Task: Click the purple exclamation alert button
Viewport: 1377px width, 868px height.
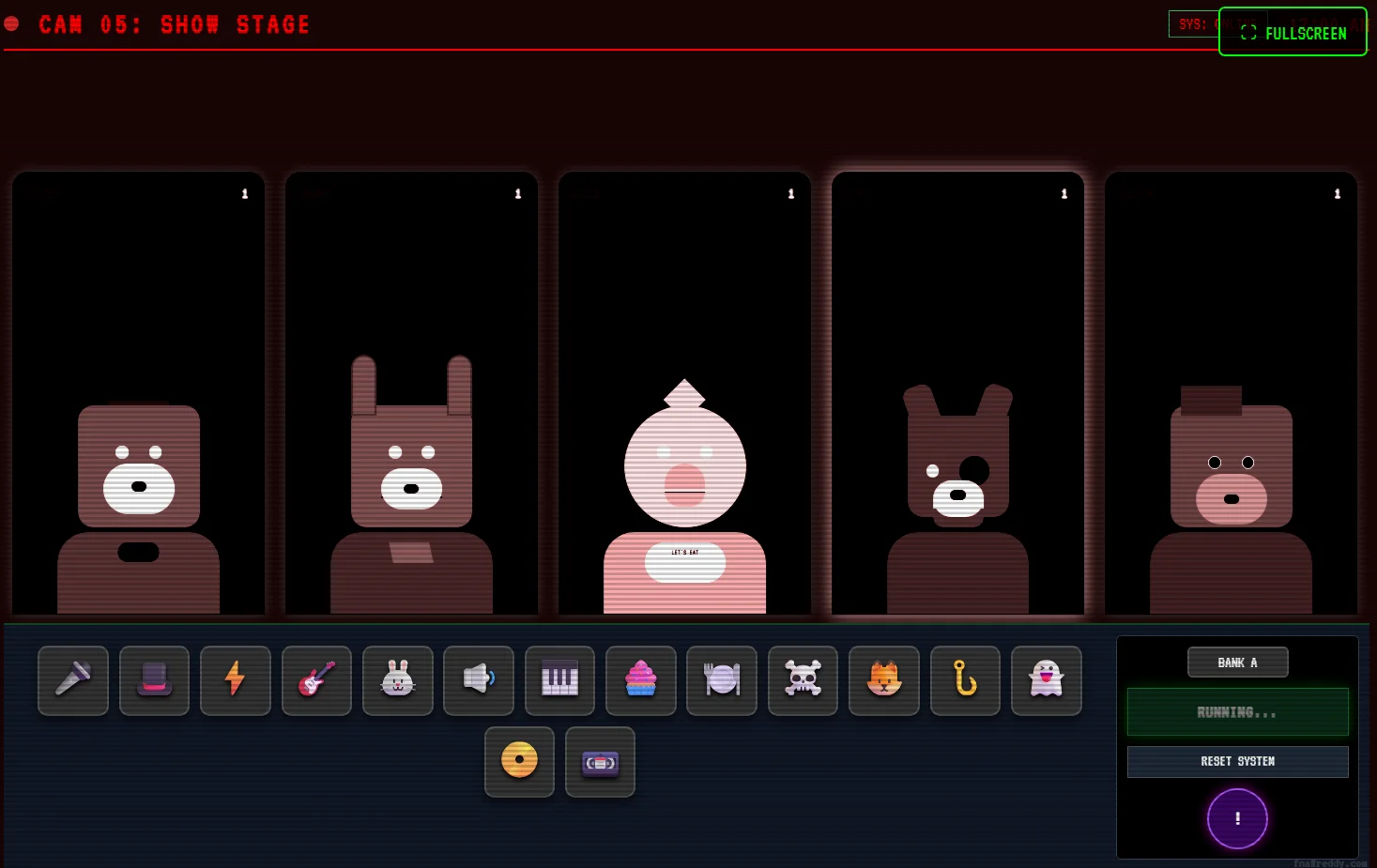Action: (x=1237, y=818)
